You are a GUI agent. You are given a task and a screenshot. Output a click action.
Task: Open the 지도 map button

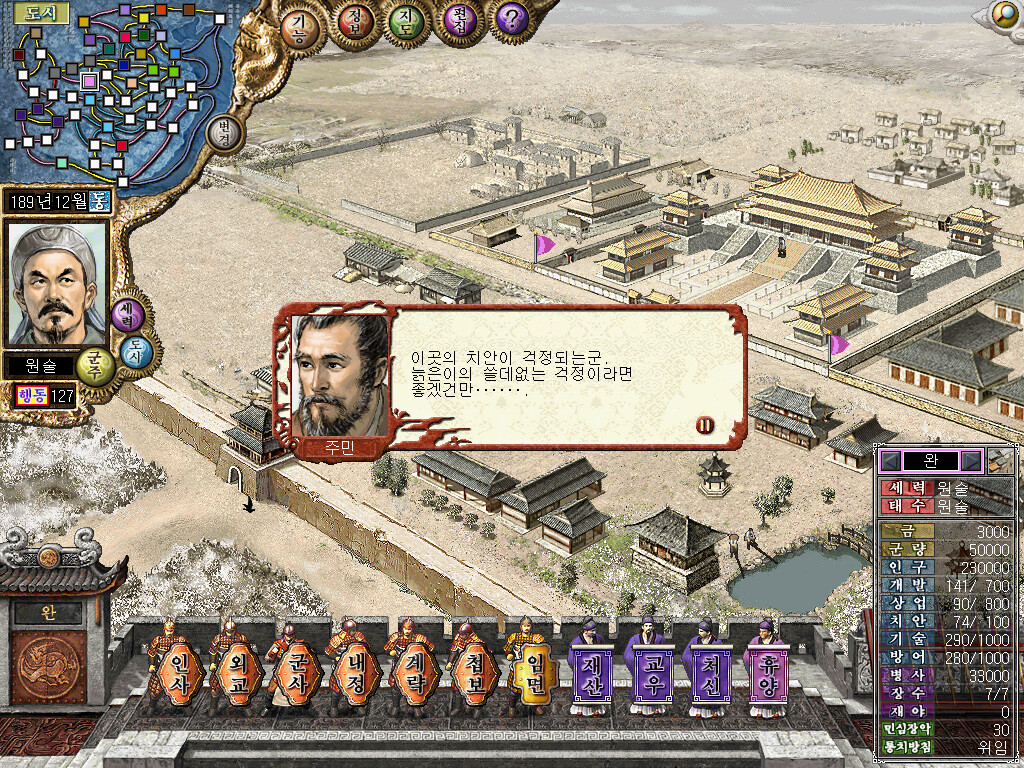405,22
